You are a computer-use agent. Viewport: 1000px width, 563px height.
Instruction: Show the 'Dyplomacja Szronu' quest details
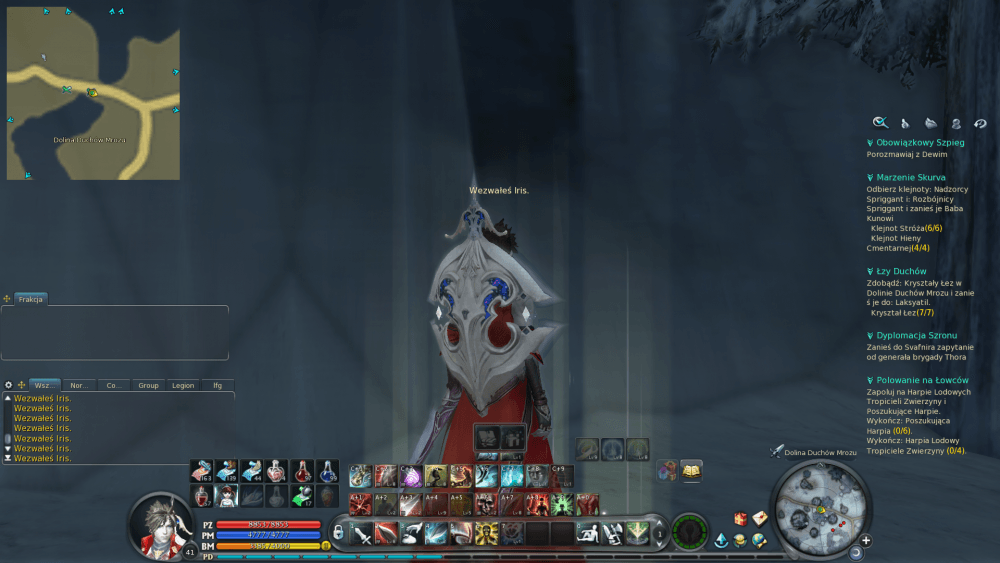coord(915,335)
